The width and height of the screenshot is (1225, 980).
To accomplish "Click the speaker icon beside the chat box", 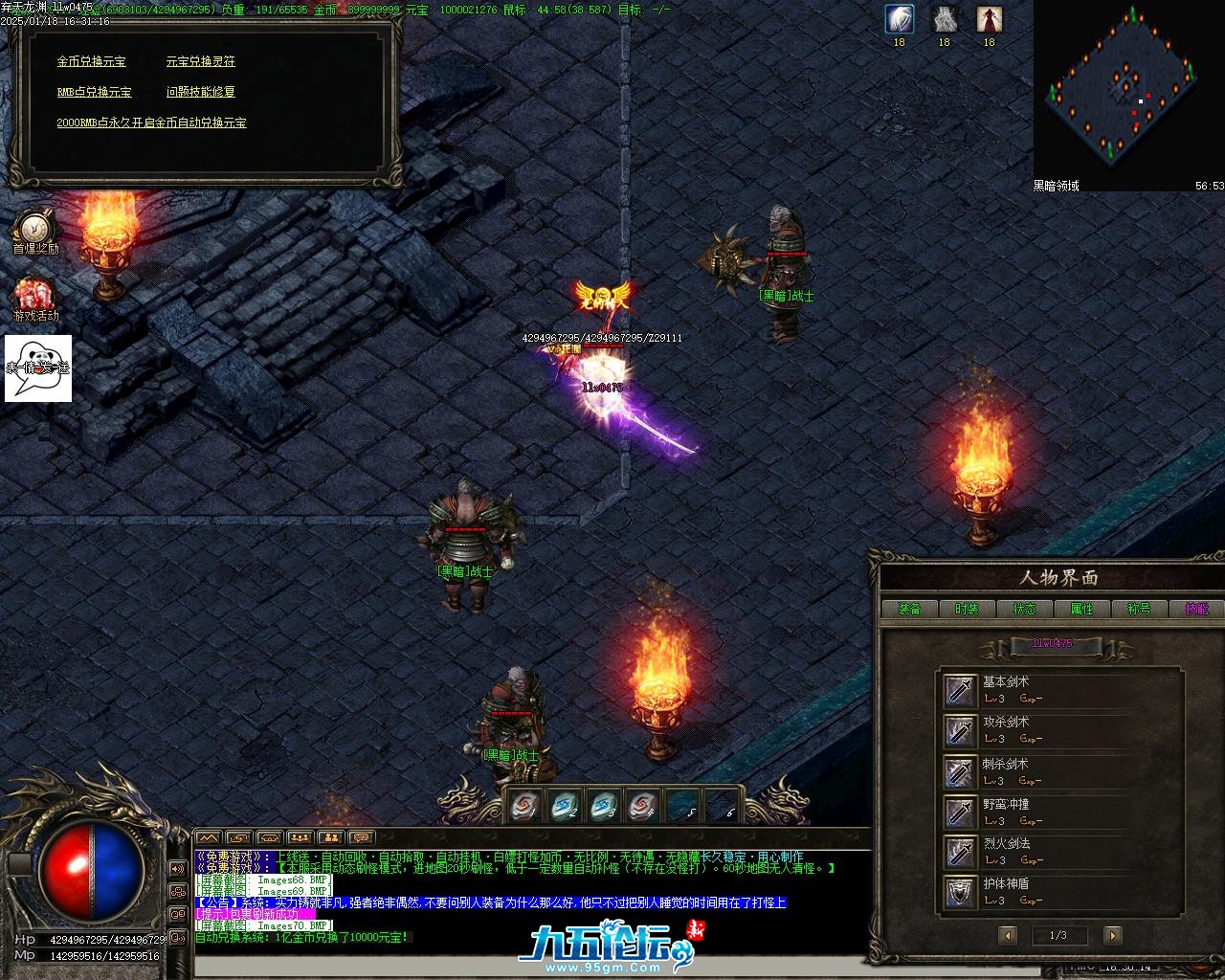I will (x=177, y=868).
